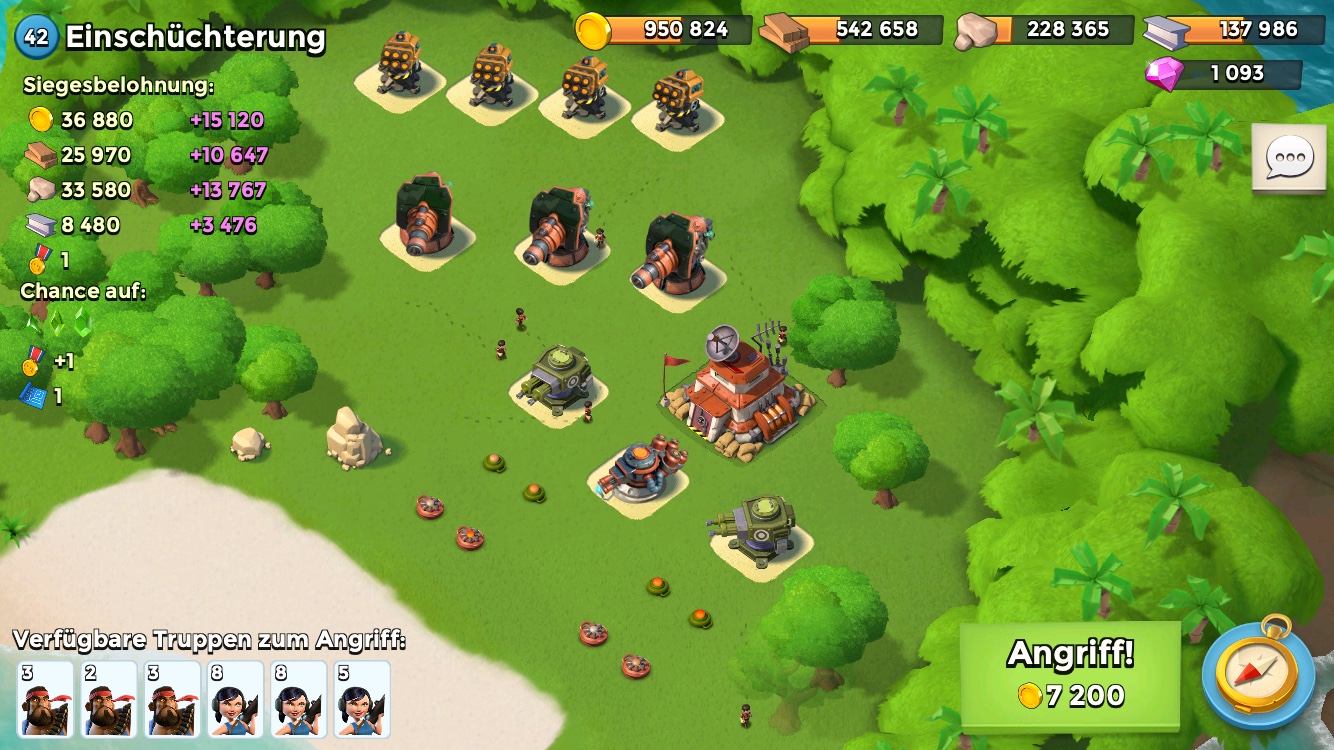Open the chat speech bubble

[1289, 158]
